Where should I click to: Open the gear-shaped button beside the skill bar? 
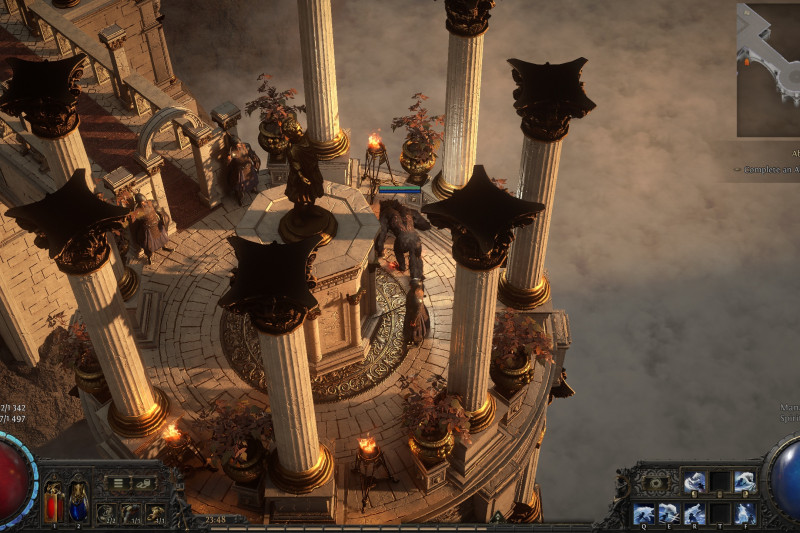point(654,483)
